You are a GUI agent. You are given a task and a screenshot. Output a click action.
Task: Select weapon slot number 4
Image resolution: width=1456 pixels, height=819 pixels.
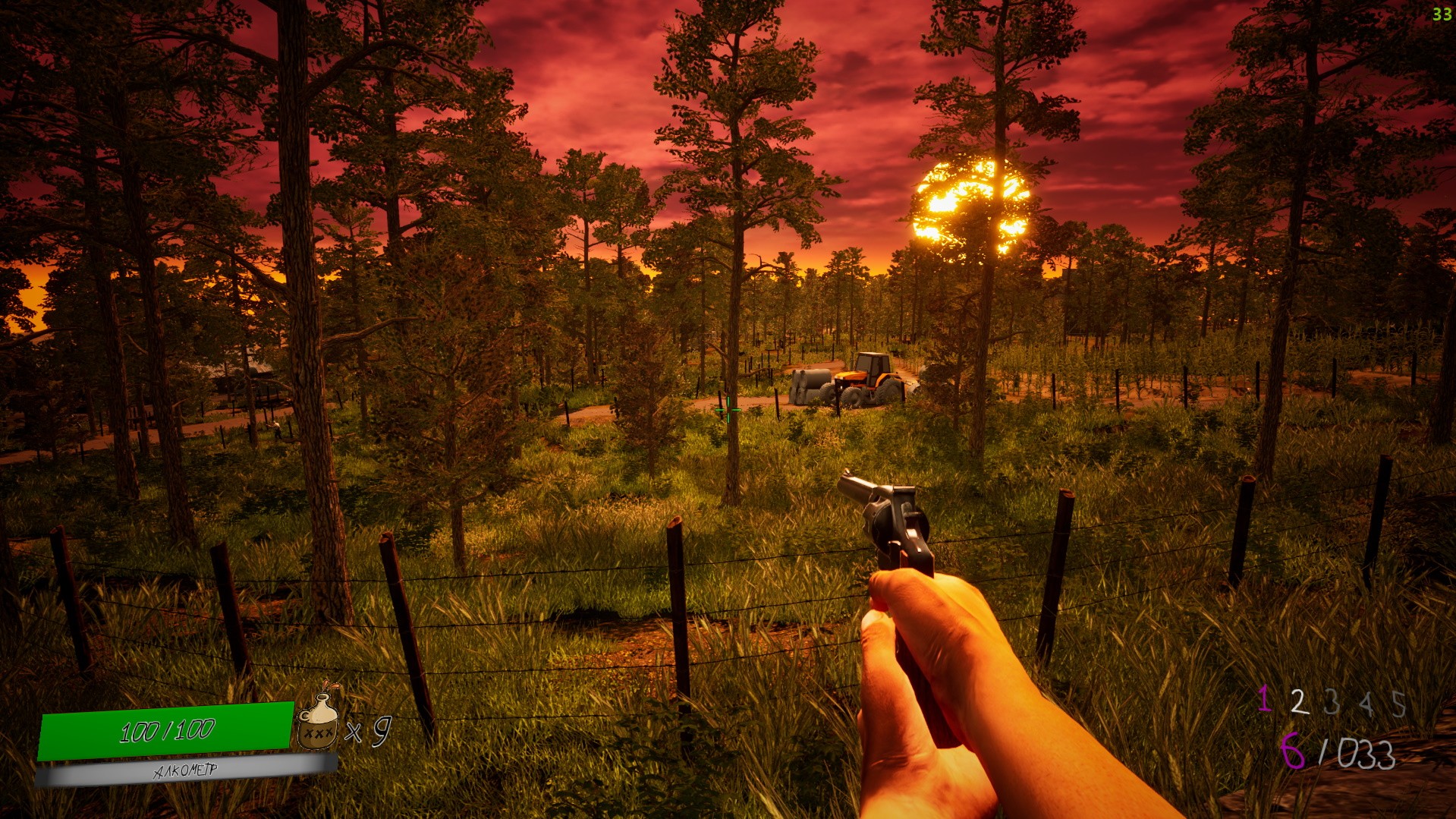pyautogui.click(x=1366, y=704)
